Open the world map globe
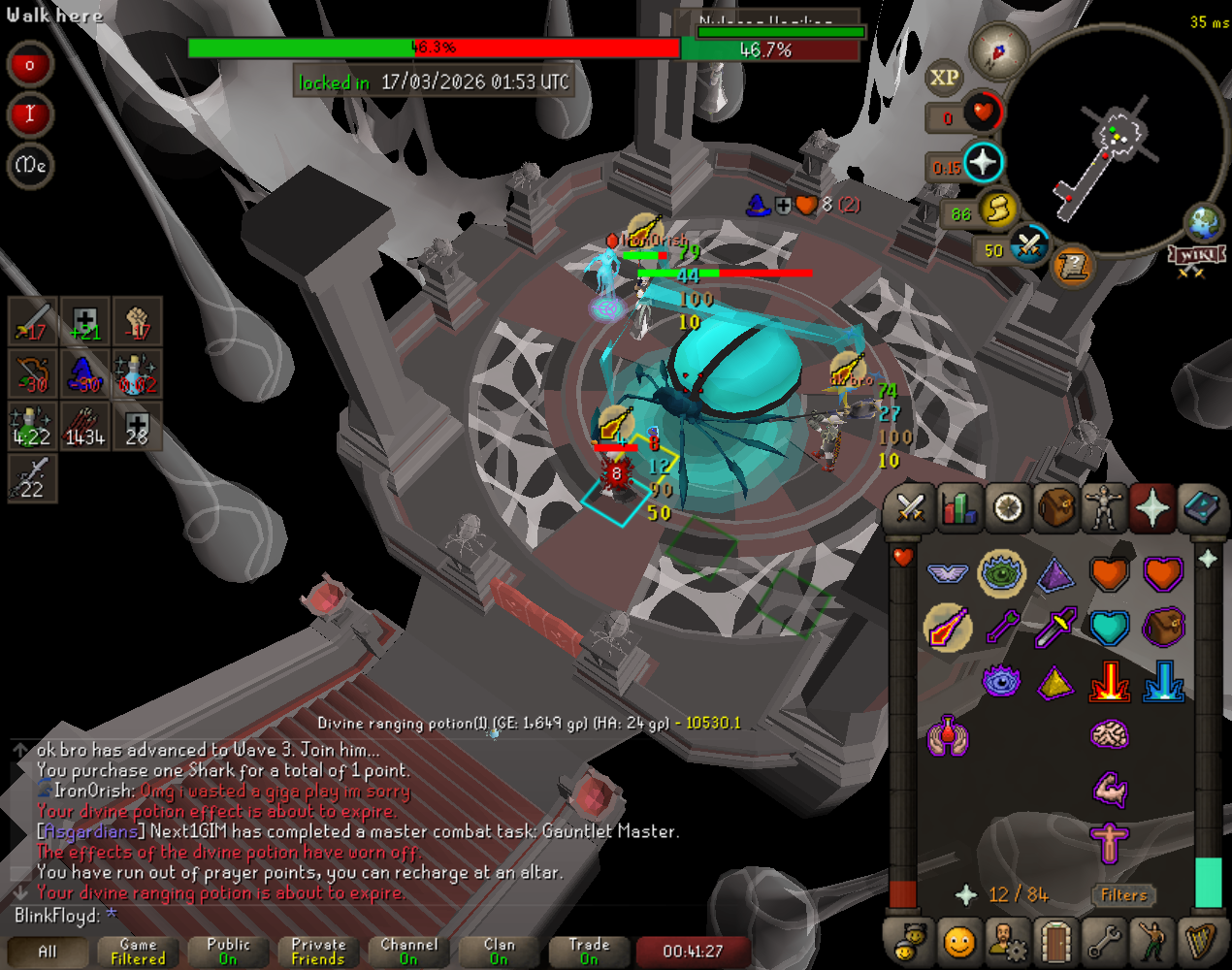1232x970 pixels. tap(1204, 222)
